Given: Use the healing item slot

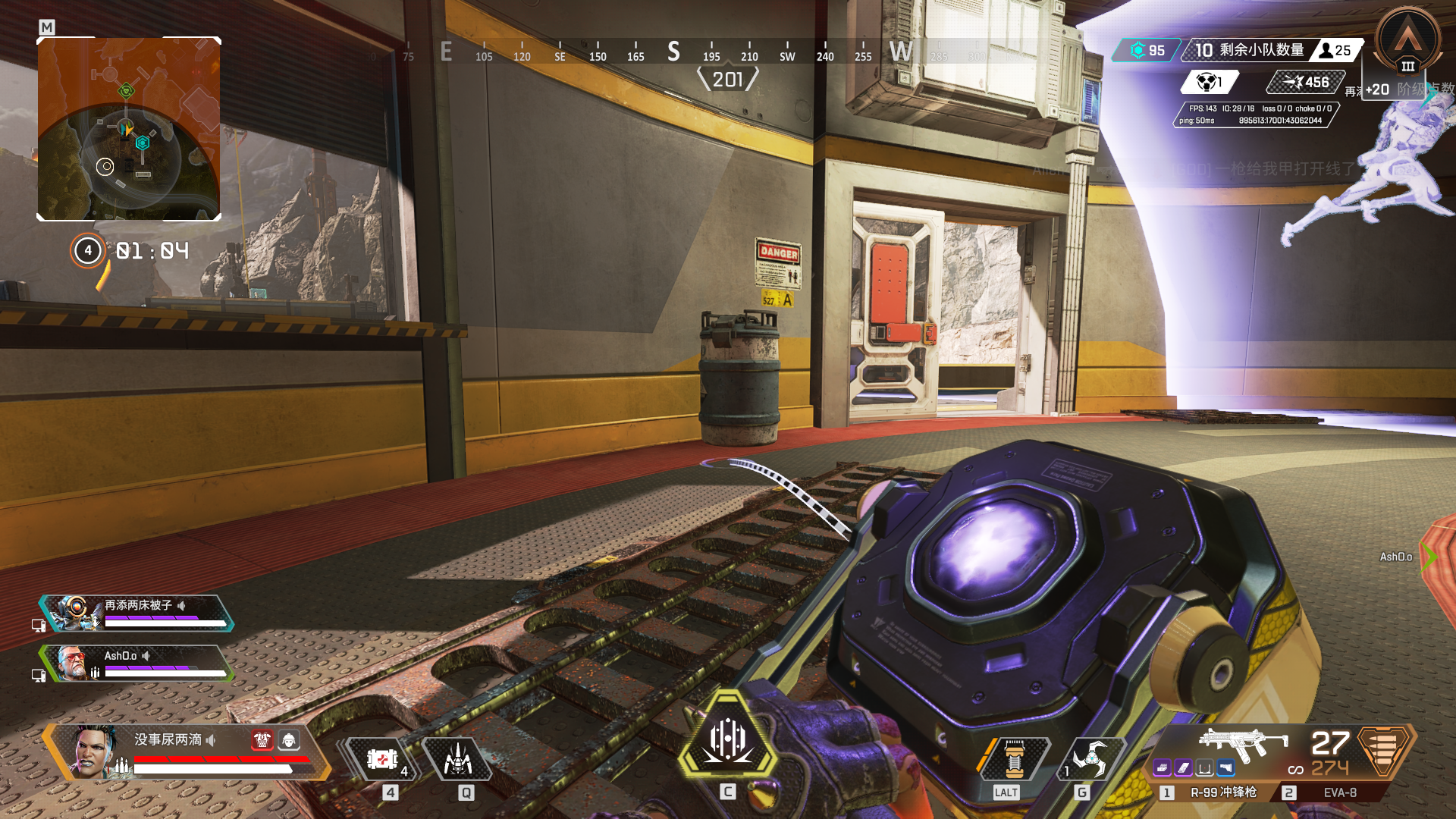Looking at the screenshot, I should (382, 758).
